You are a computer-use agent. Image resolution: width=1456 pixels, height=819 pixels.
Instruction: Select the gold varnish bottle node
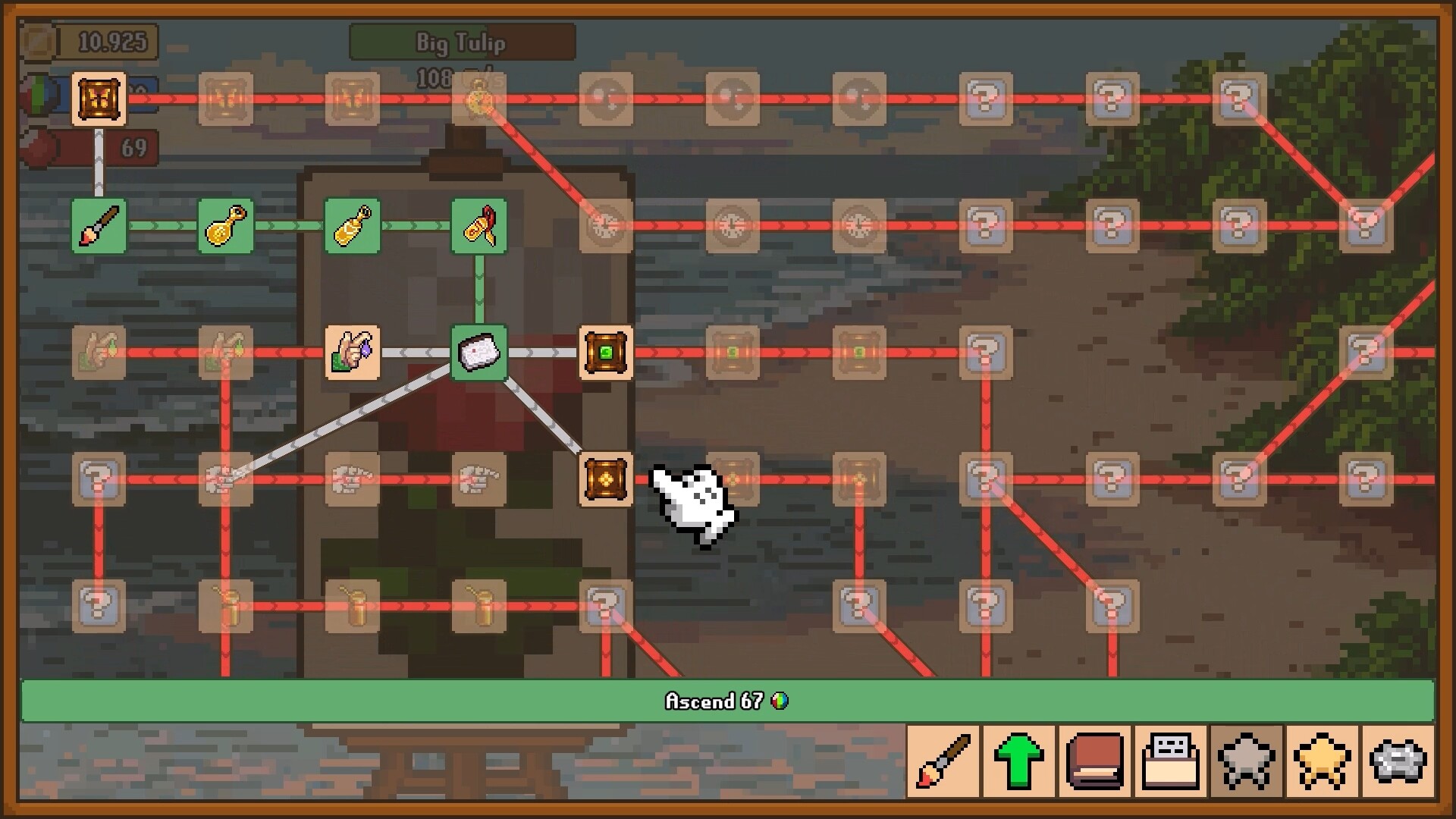pyautogui.click(x=351, y=226)
